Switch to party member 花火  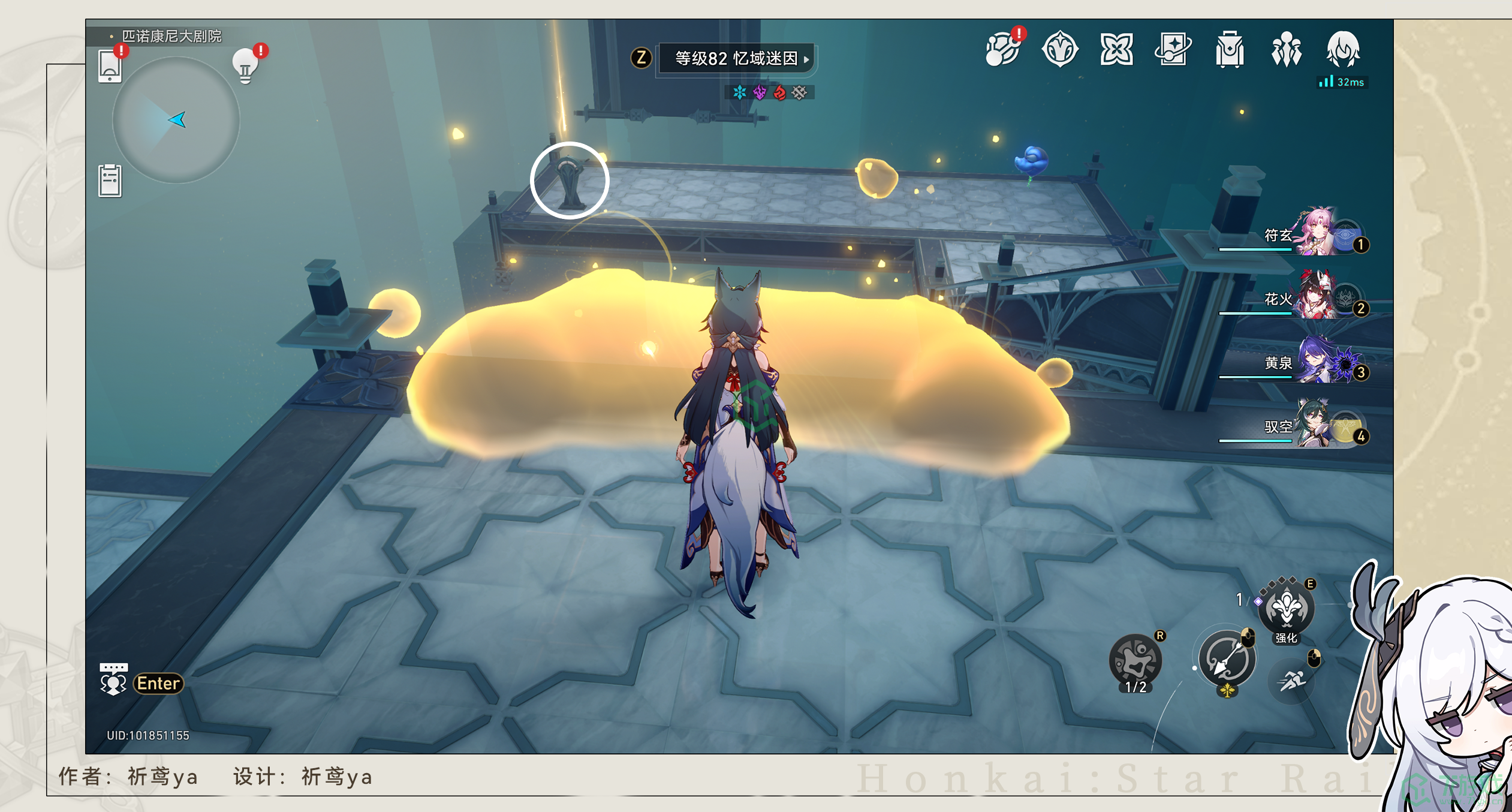[1313, 299]
